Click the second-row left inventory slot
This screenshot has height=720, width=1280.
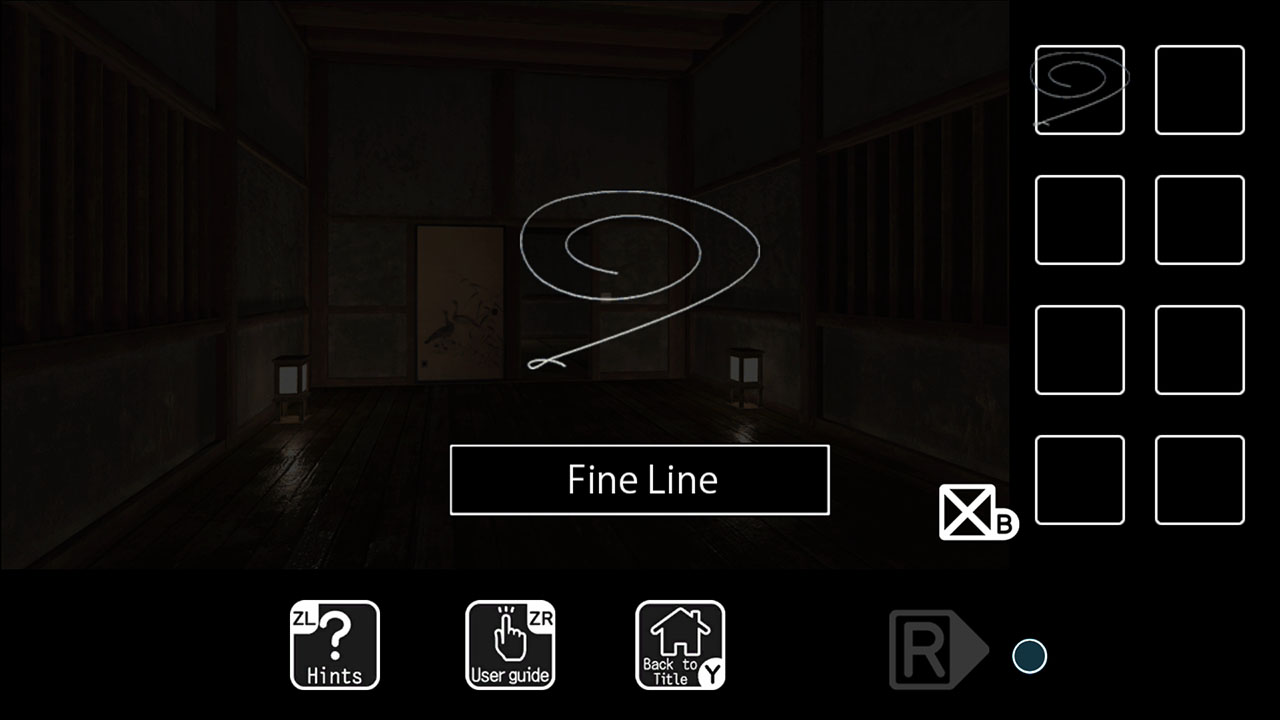[1078, 219]
